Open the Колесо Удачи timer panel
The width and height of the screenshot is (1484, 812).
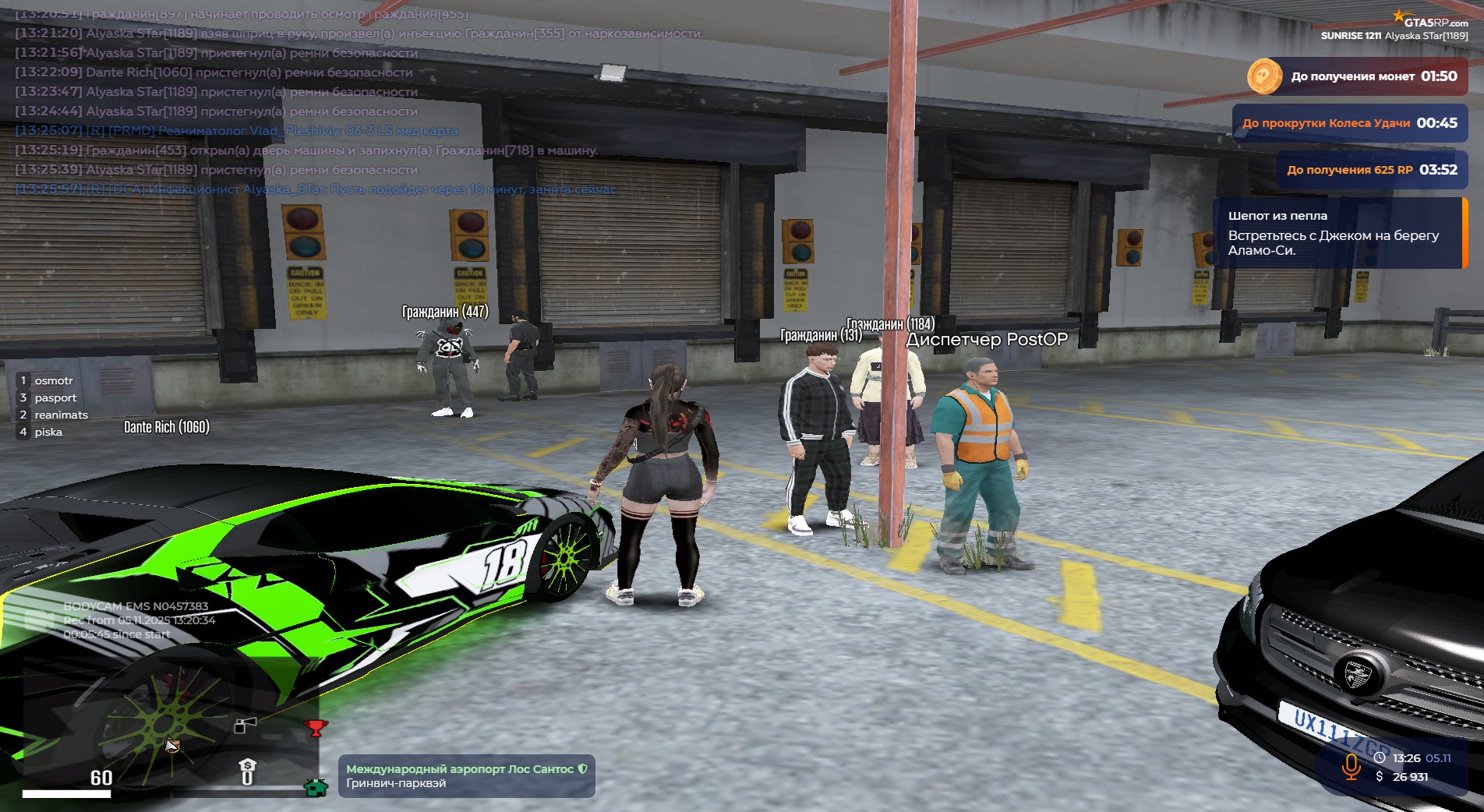(1349, 123)
